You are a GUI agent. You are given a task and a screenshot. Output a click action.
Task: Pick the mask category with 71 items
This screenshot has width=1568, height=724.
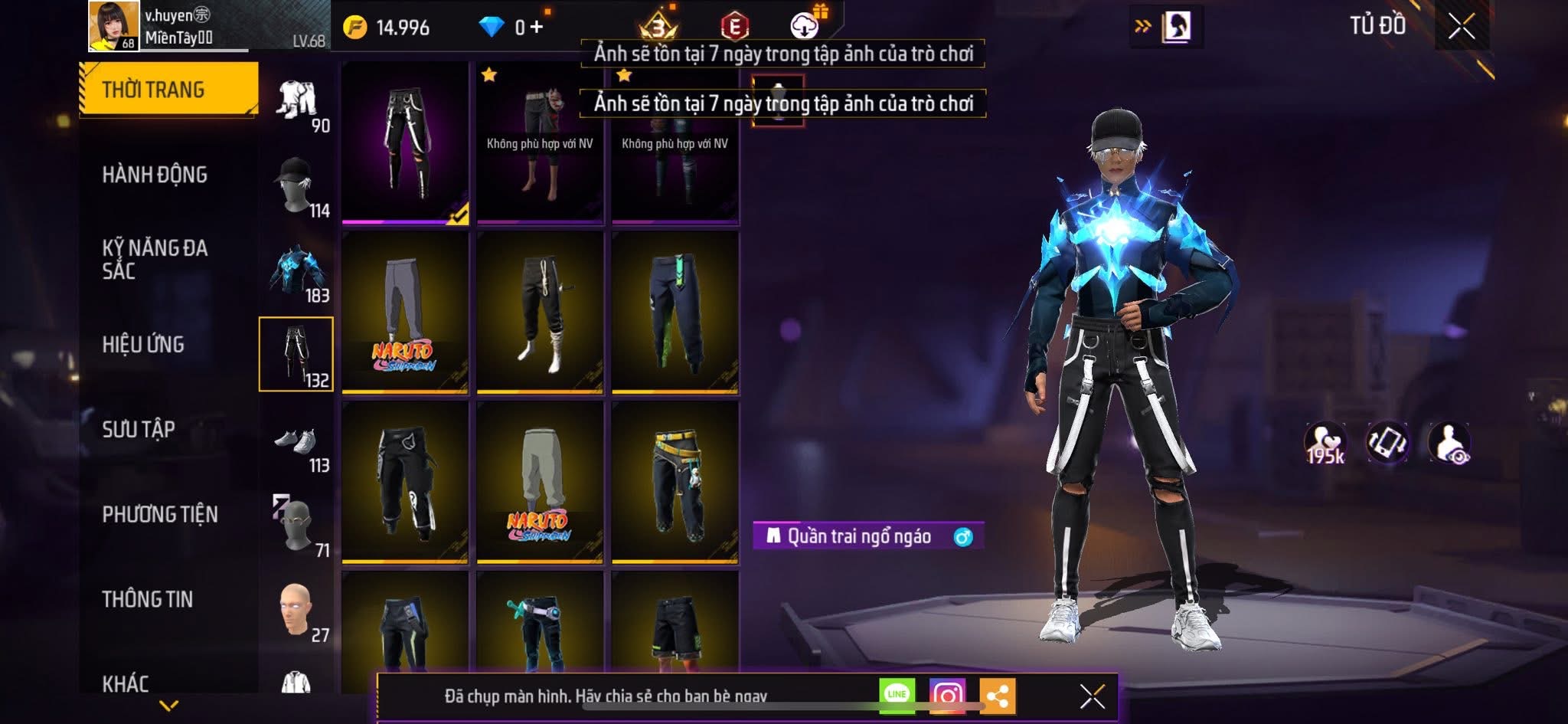(297, 526)
